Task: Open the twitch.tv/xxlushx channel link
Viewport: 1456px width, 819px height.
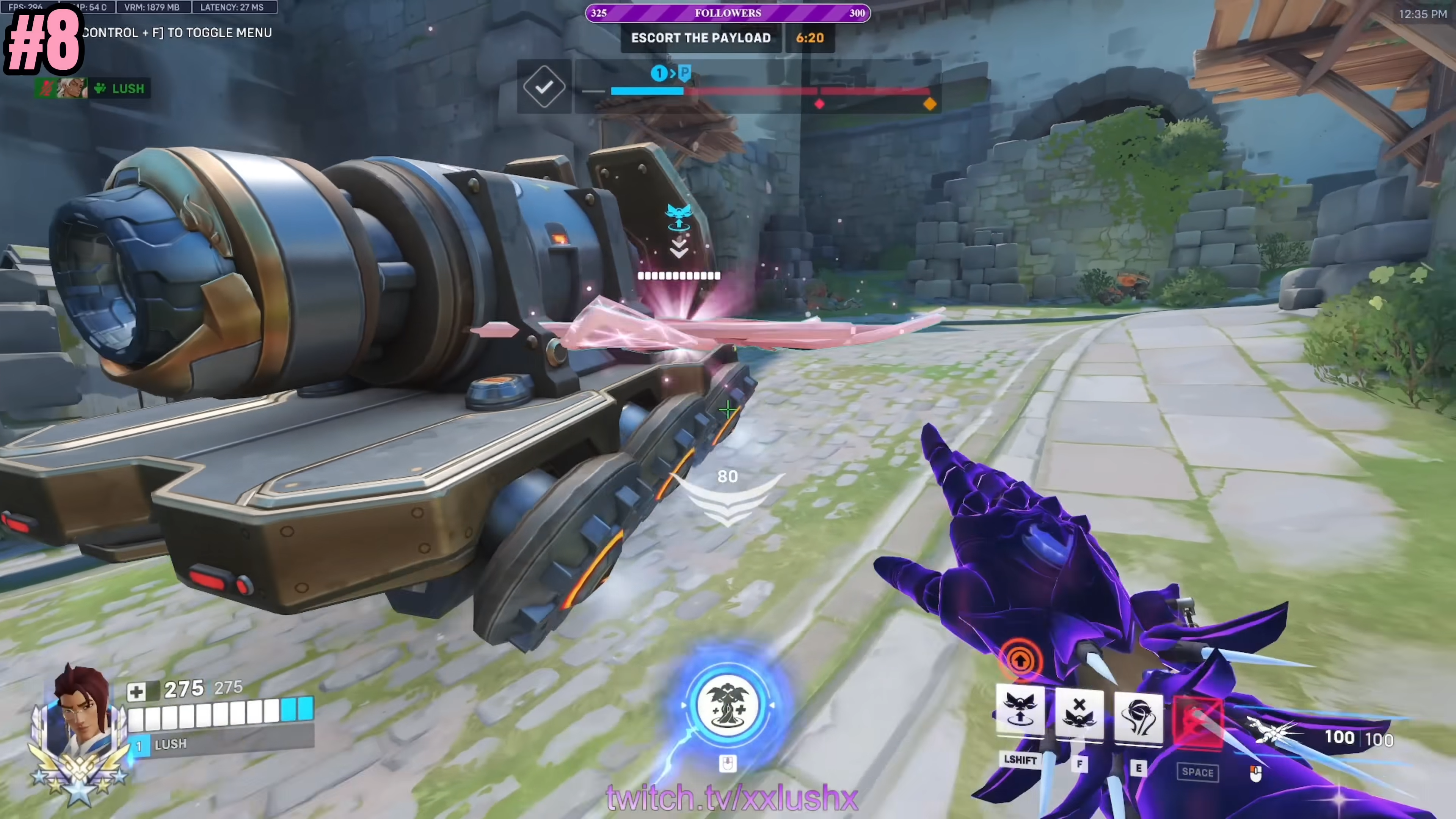Action: click(732, 797)
